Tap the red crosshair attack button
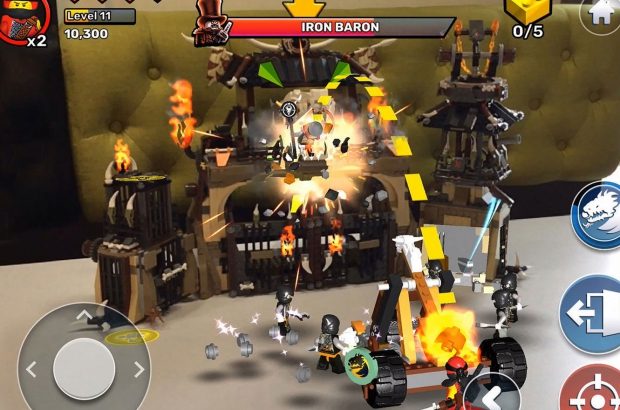The image size is (620, 410). [597, 390]
